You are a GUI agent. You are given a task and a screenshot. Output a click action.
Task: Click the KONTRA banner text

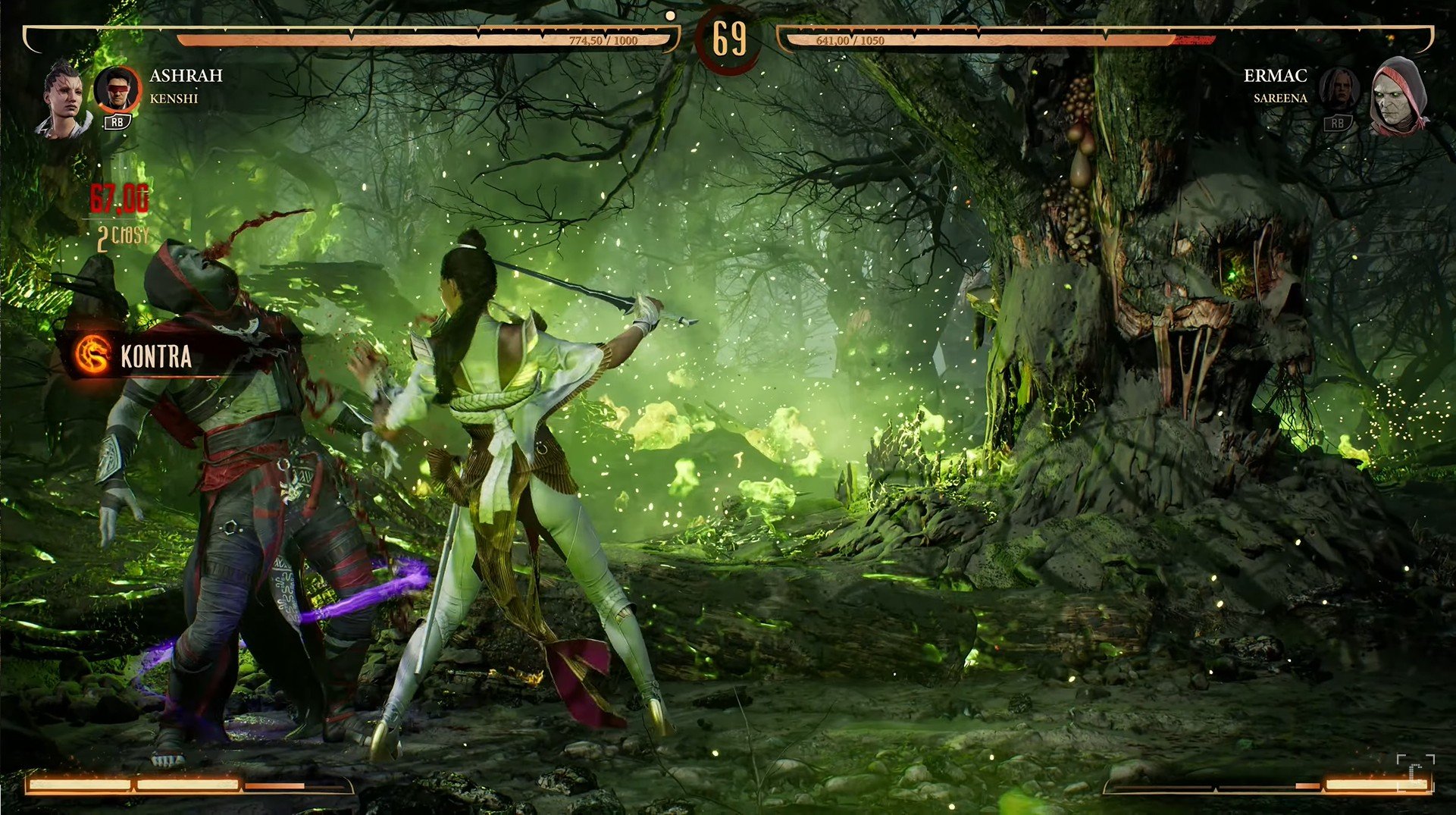pyautogui.click(x=155, y=356)
